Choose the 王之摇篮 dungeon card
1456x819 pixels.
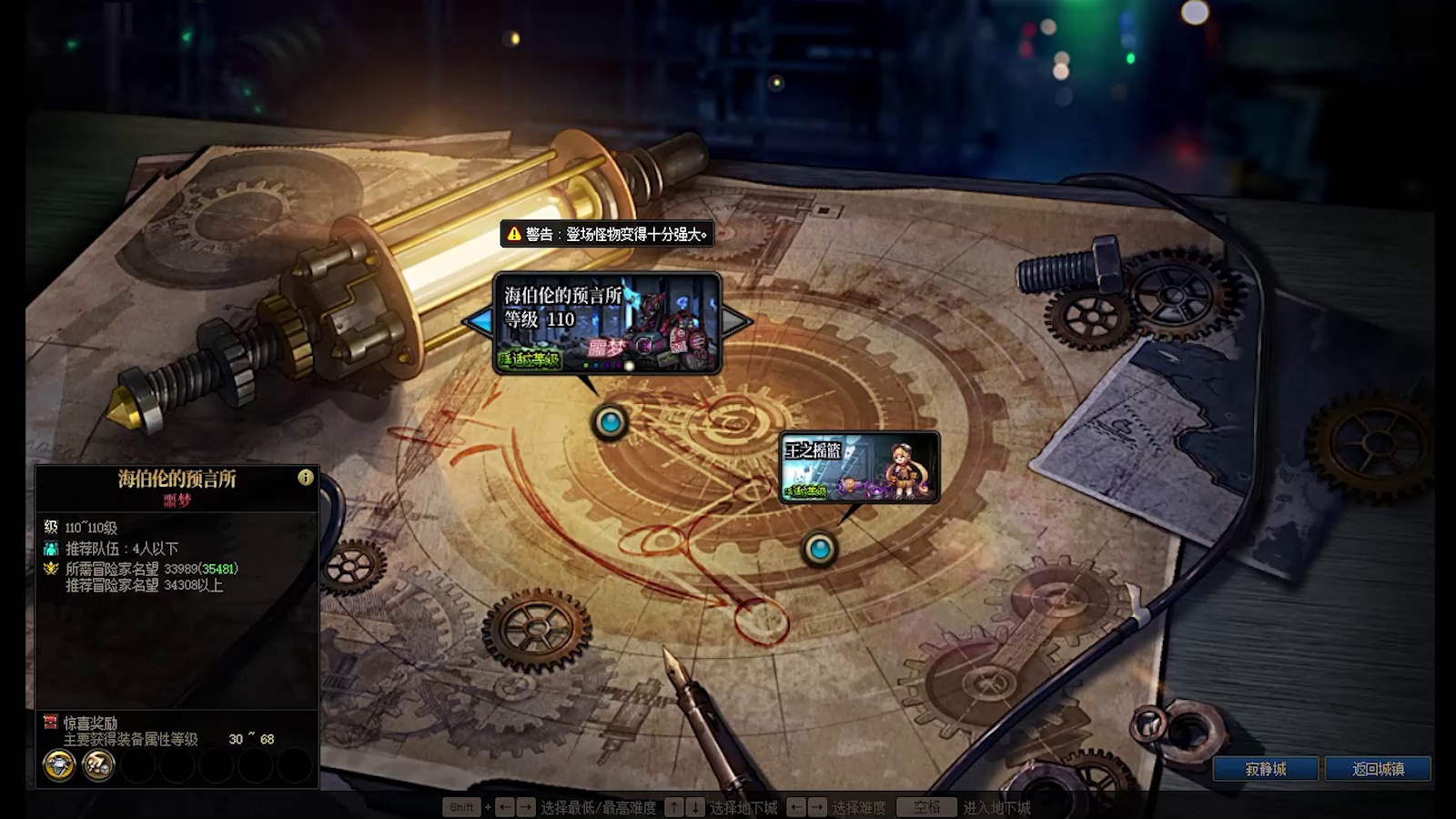tap(859, 467)
